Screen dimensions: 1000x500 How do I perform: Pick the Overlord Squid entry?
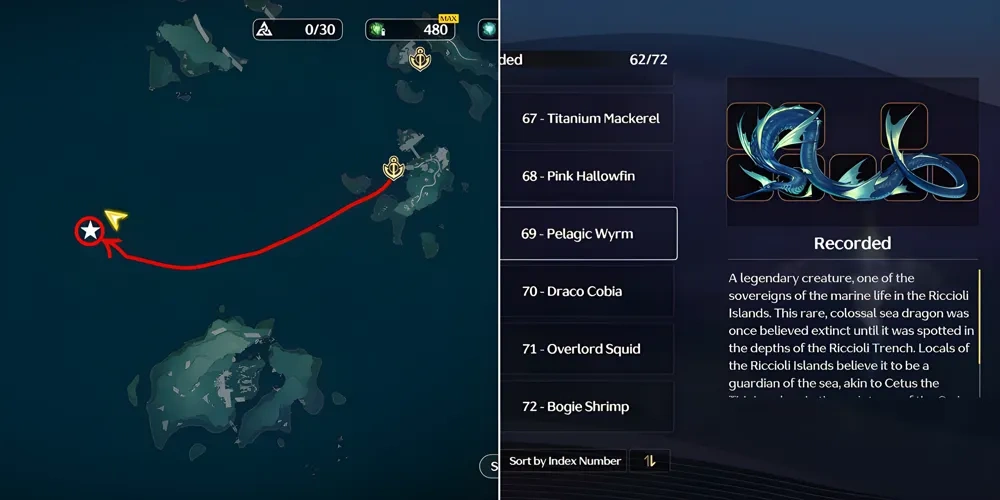pyautogui.click(x=589, y=349)
